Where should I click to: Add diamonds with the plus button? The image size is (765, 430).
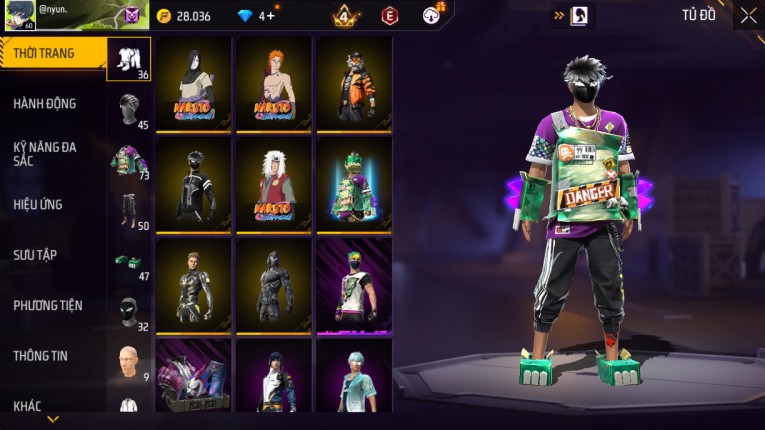click(x=270, y=16)
